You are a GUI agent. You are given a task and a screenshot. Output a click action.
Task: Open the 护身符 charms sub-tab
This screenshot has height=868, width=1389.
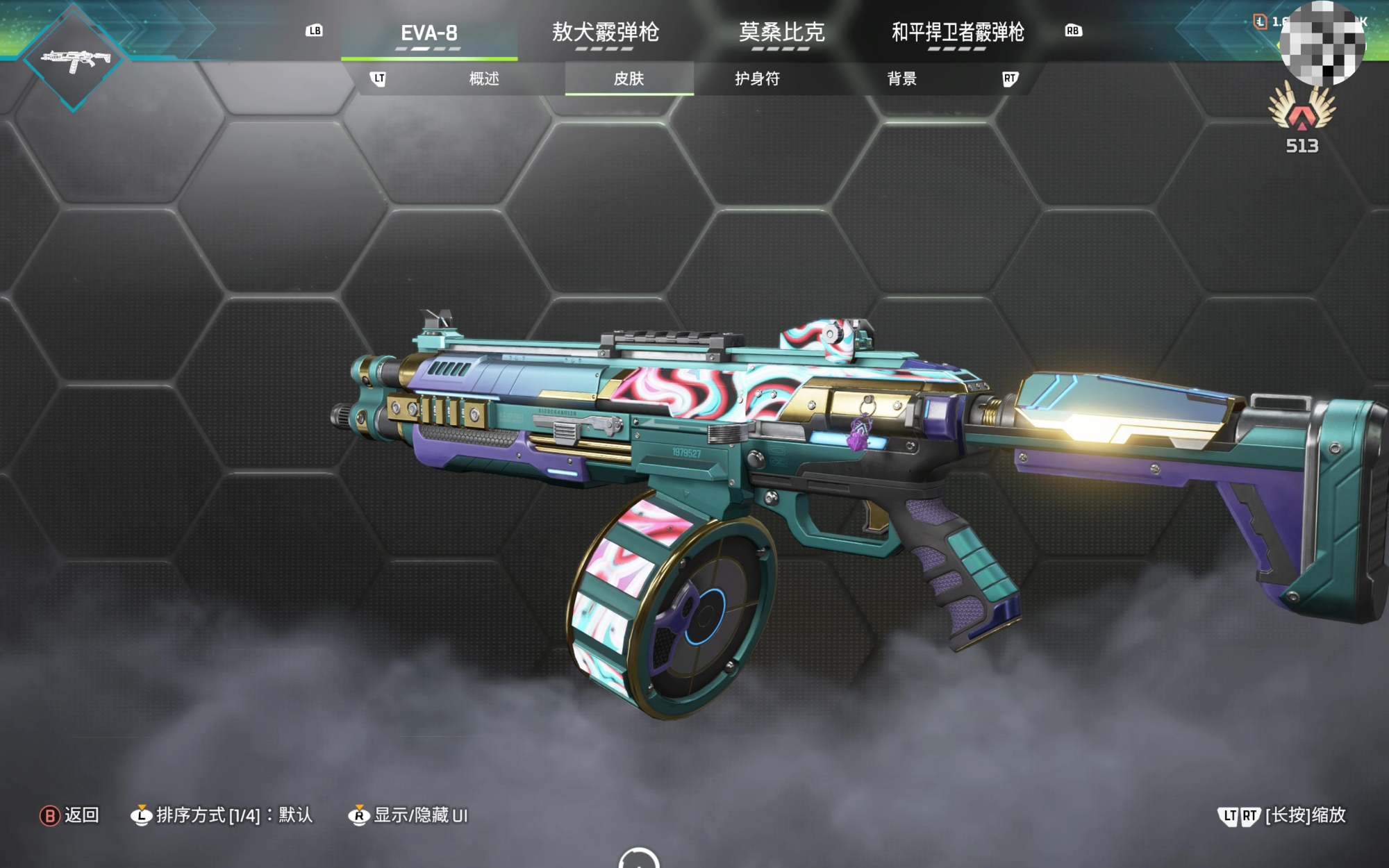[x=757, y=78]
